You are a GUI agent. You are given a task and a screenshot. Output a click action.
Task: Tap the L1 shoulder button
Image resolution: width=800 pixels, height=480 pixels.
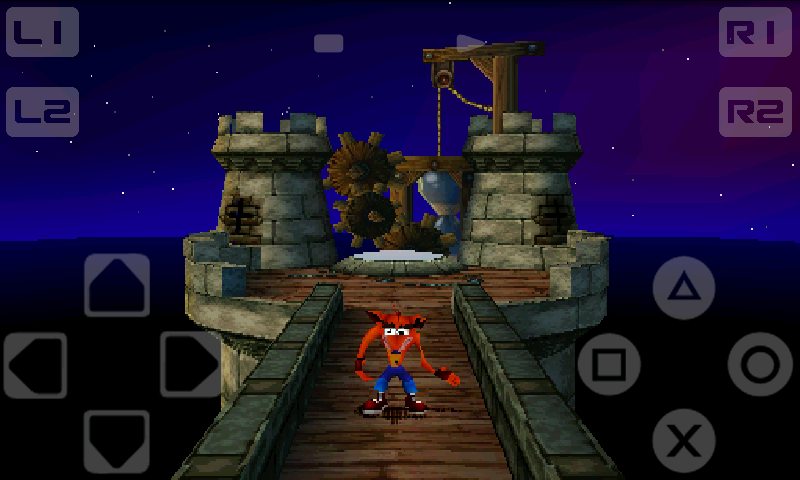42,33
